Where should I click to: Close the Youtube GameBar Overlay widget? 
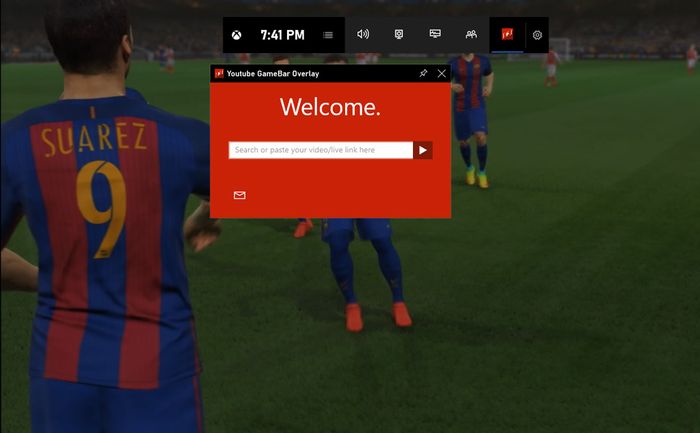coord(442,73)
